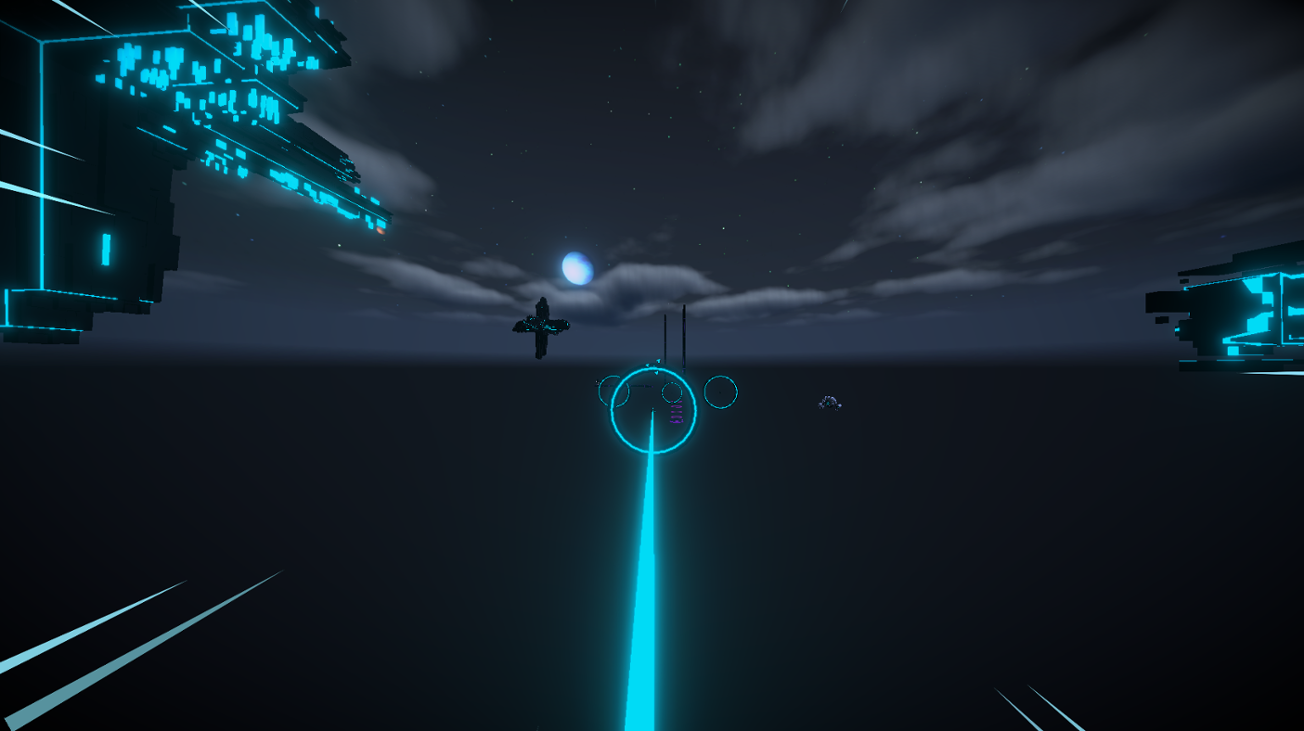Viewport: 1304px width, 731px height.
Task: Click the purple stacked ammo indicator in the HUD
Action: tap(677, 412)
